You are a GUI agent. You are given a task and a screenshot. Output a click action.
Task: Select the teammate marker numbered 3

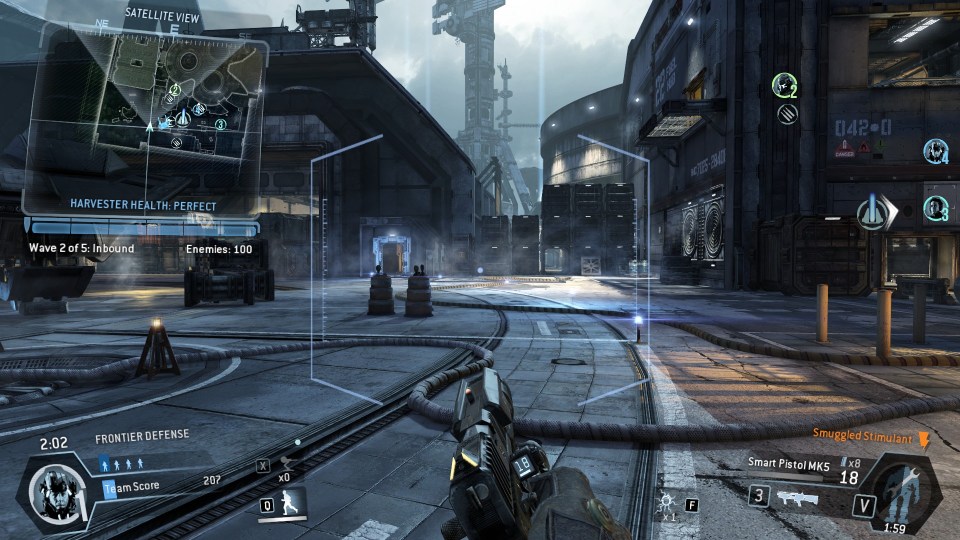(x=936, y=209)
